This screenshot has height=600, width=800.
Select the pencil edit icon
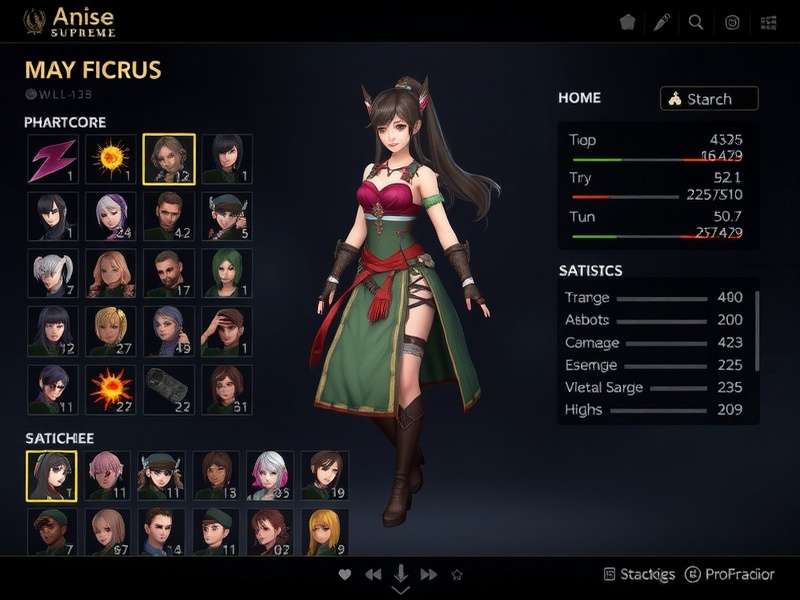point(661,22)
